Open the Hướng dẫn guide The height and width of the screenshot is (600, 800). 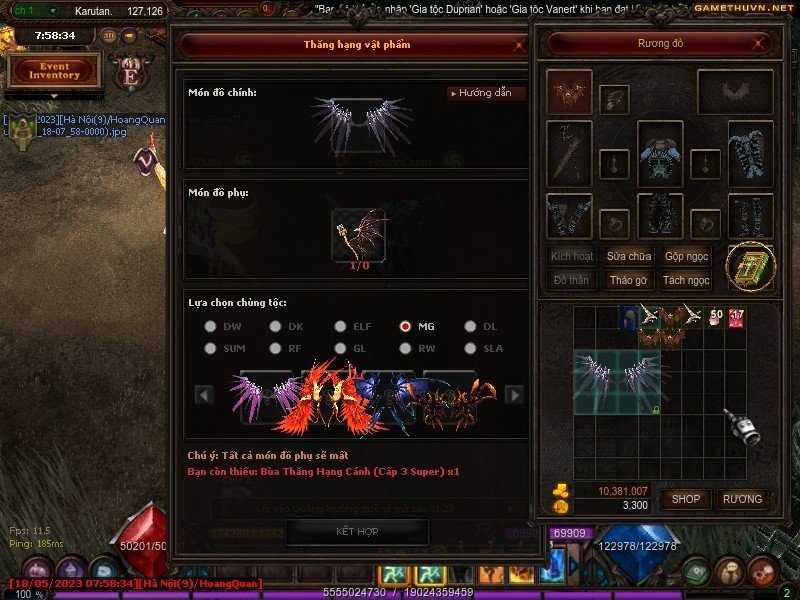pyautogui.click(x=486, y=93)
